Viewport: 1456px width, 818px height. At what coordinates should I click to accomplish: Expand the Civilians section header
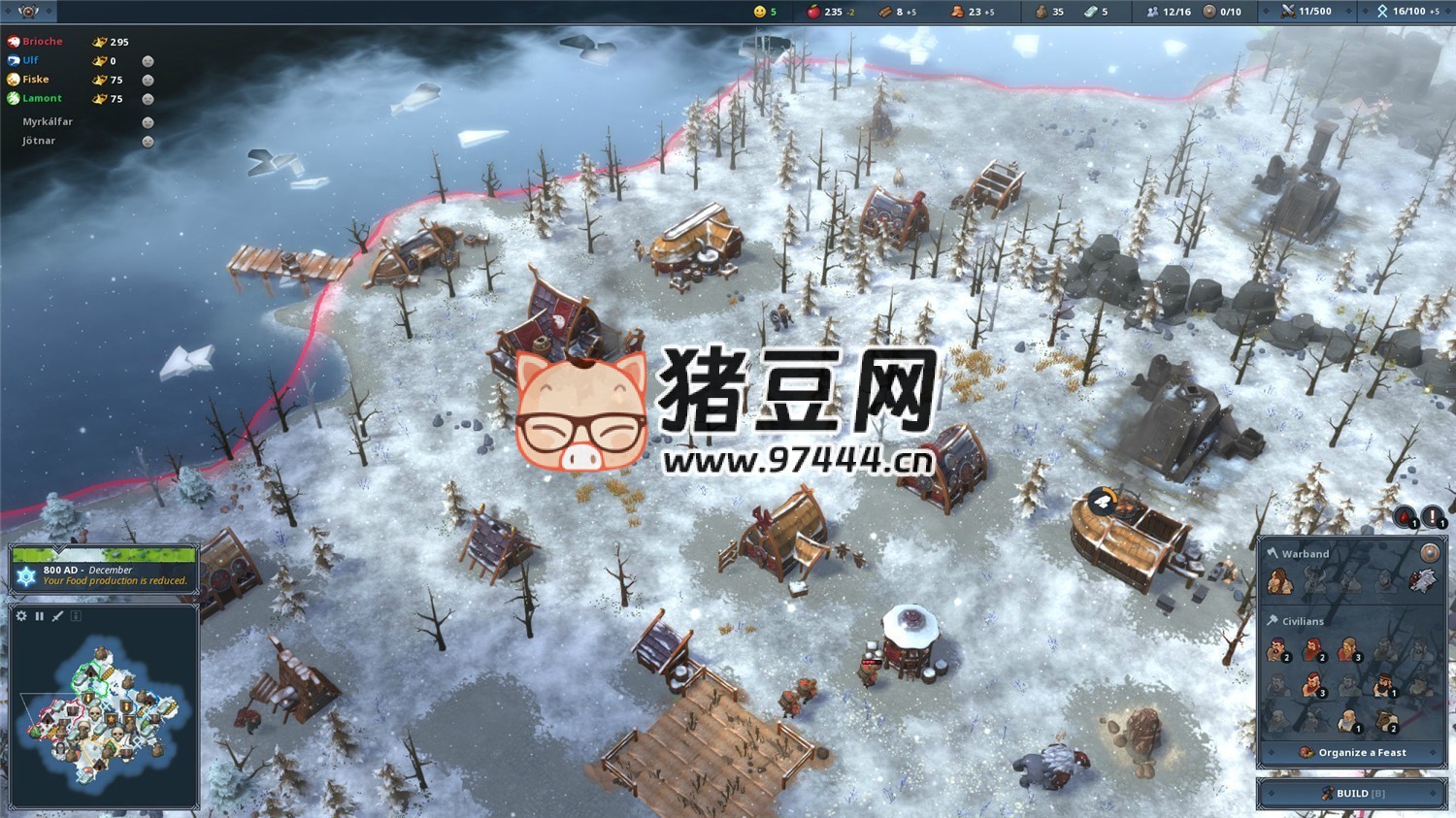point(1303,621)
